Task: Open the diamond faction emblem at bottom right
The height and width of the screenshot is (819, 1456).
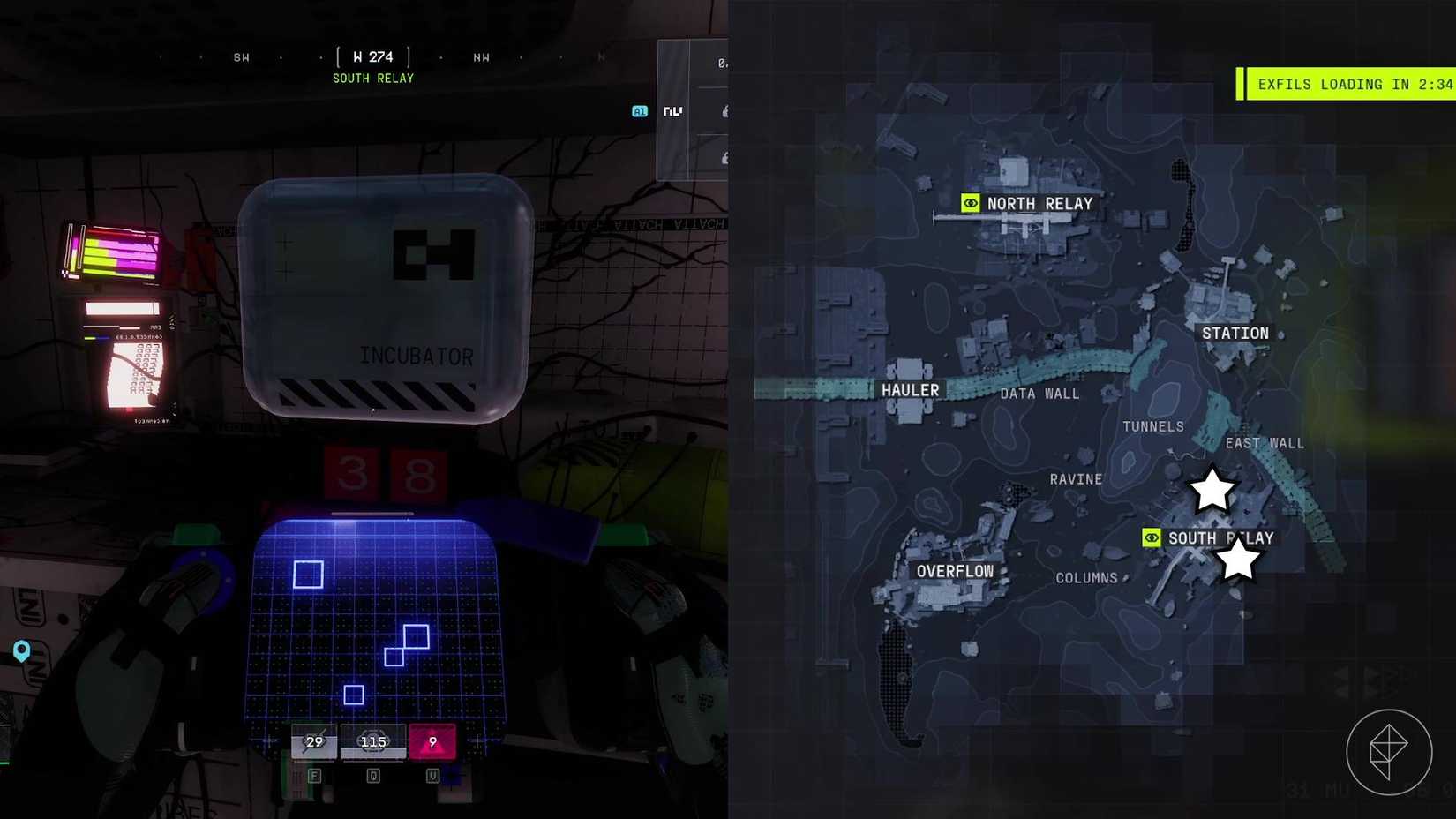Action: (x=1390, y=750)
